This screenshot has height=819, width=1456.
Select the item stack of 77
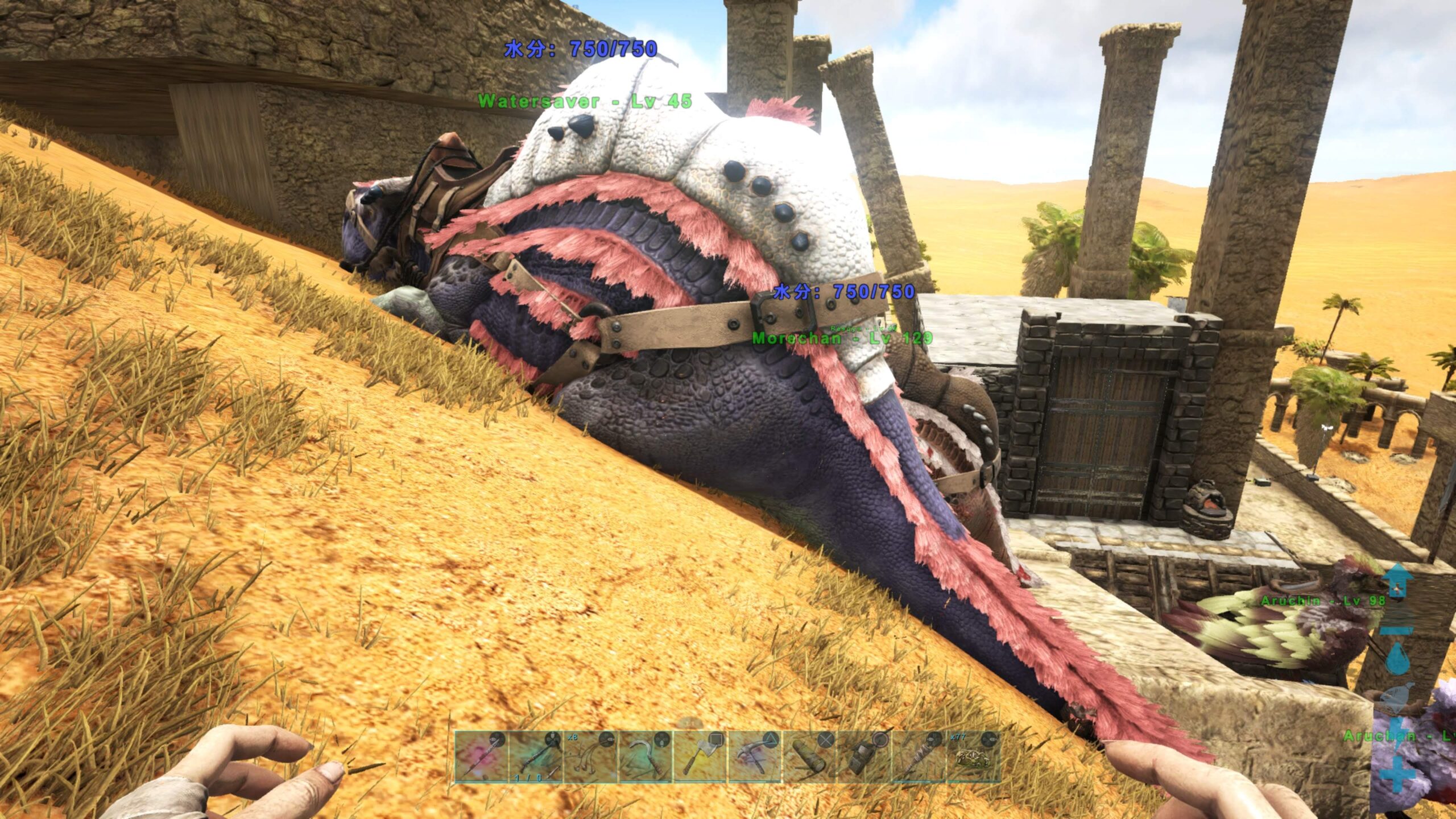(973, 758)
